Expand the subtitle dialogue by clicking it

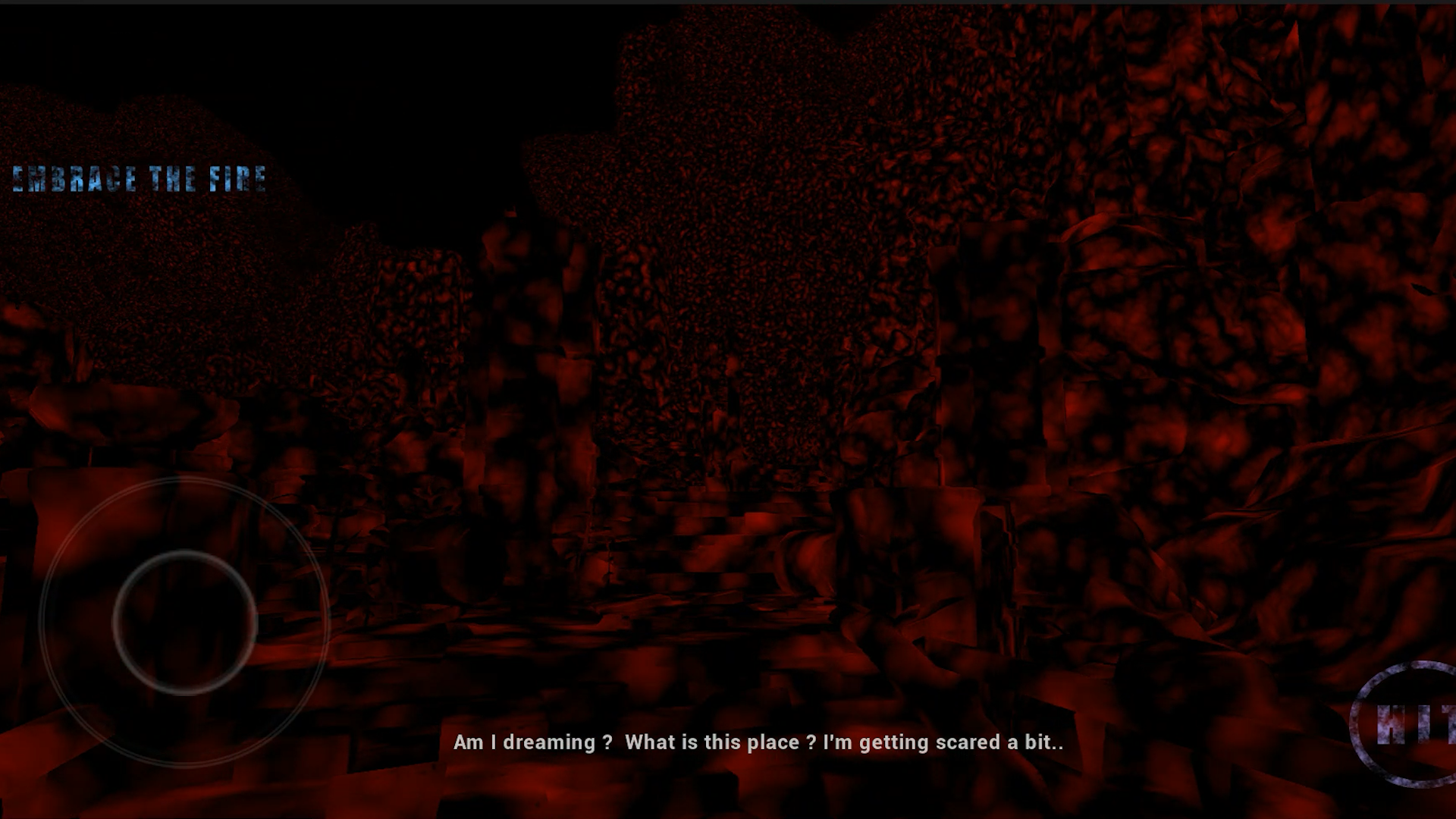coord(758,743)
